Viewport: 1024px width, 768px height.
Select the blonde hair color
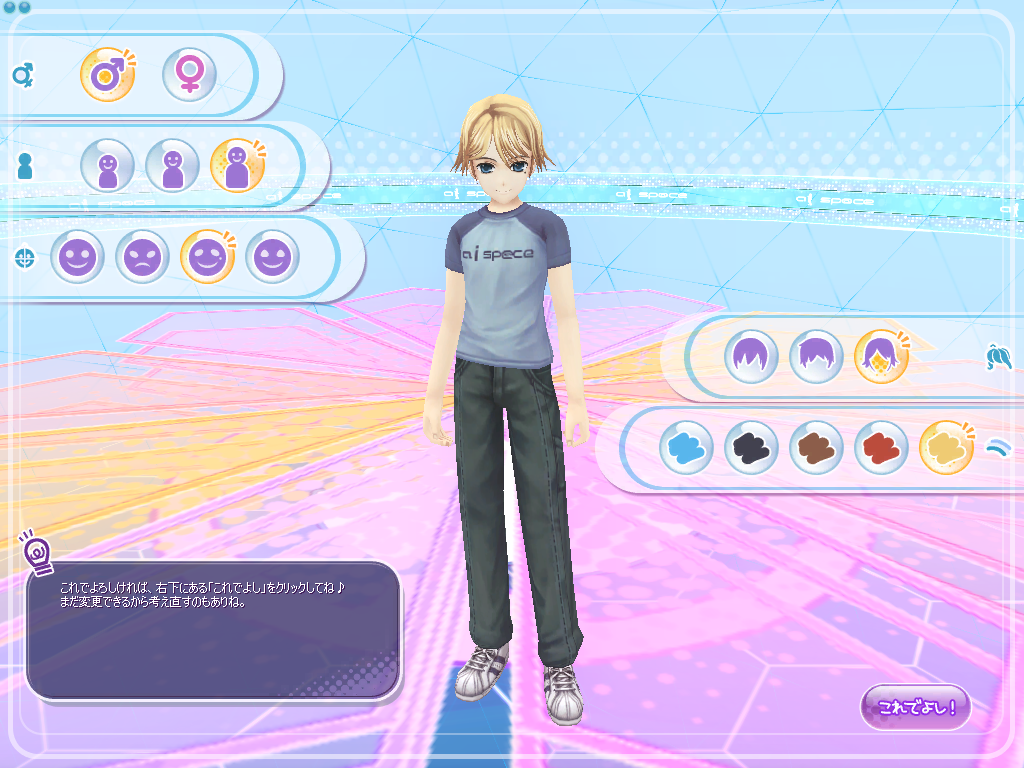[946, 447]
